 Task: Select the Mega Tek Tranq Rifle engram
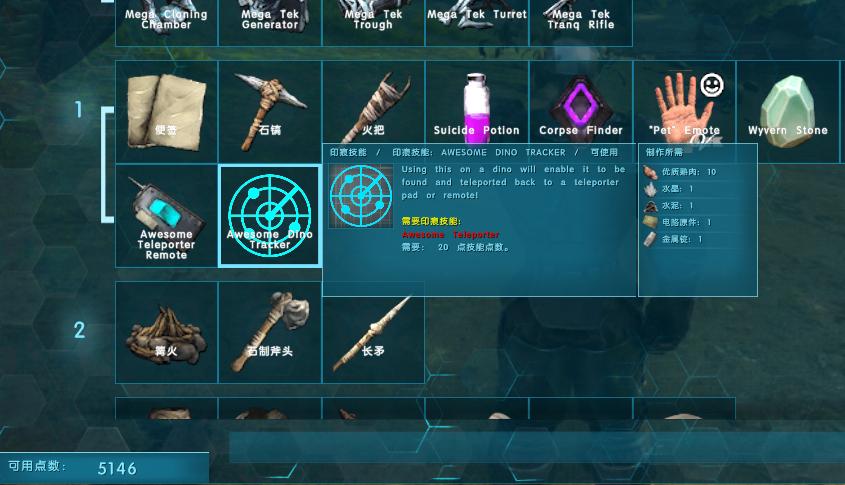[580, 22]
